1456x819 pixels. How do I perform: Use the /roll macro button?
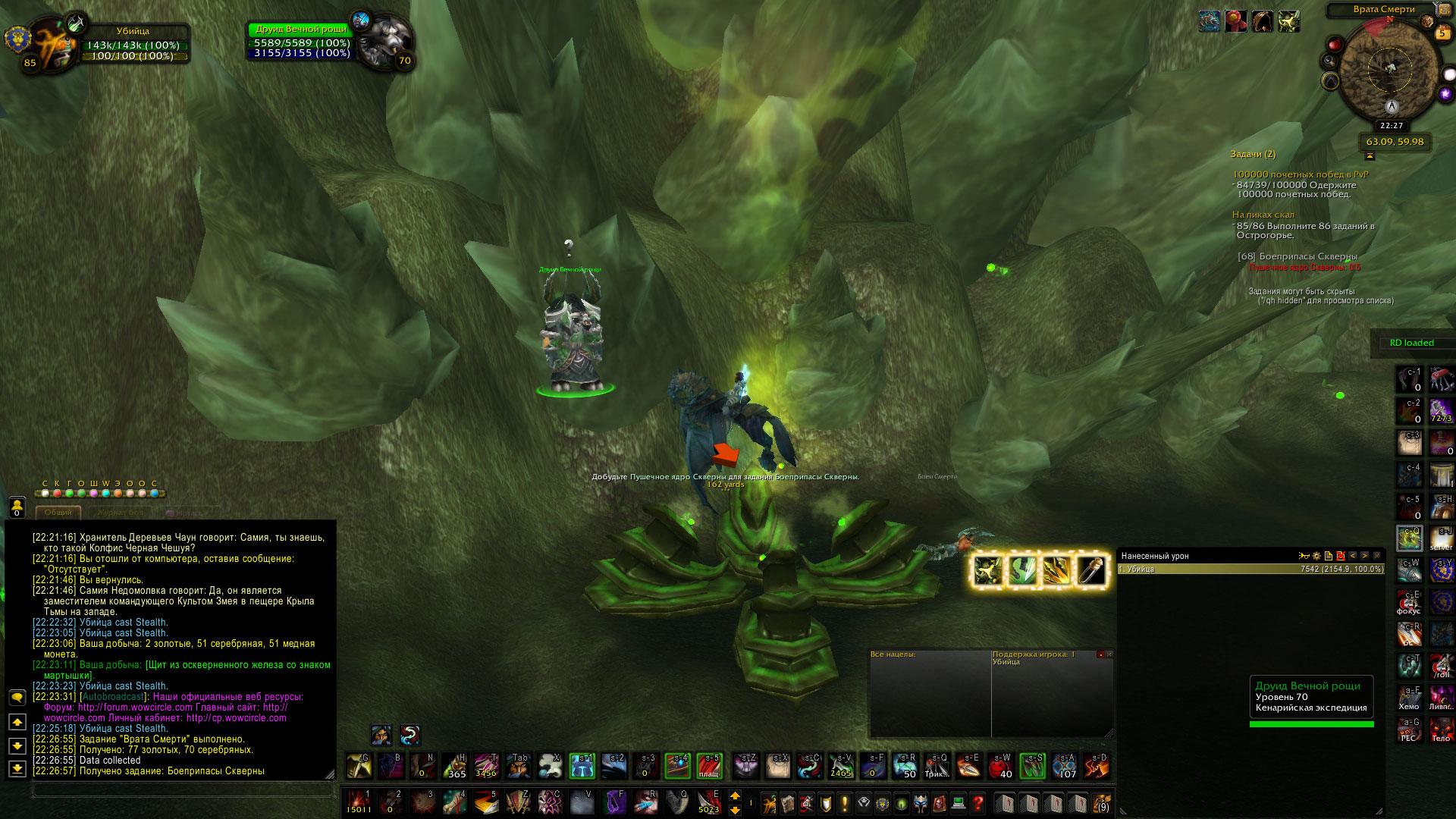pos(1441,667)
